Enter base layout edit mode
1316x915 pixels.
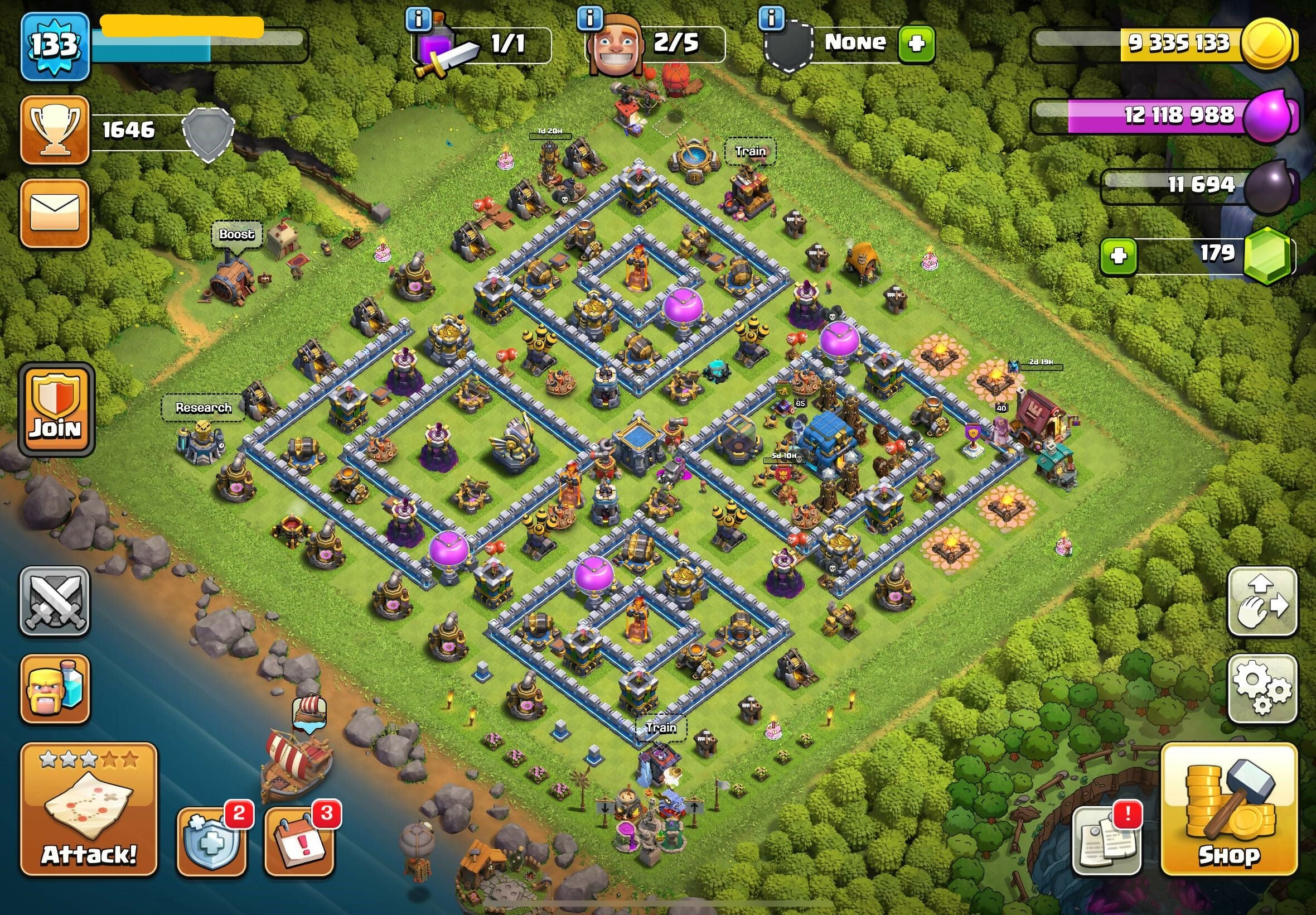(1262, 601)
